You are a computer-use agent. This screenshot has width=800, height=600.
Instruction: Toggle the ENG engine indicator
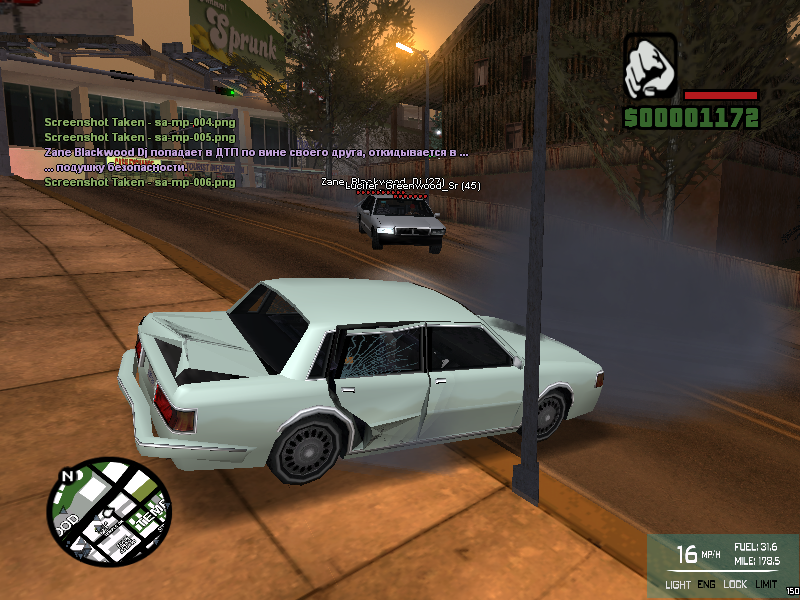[x=706, y=584]
